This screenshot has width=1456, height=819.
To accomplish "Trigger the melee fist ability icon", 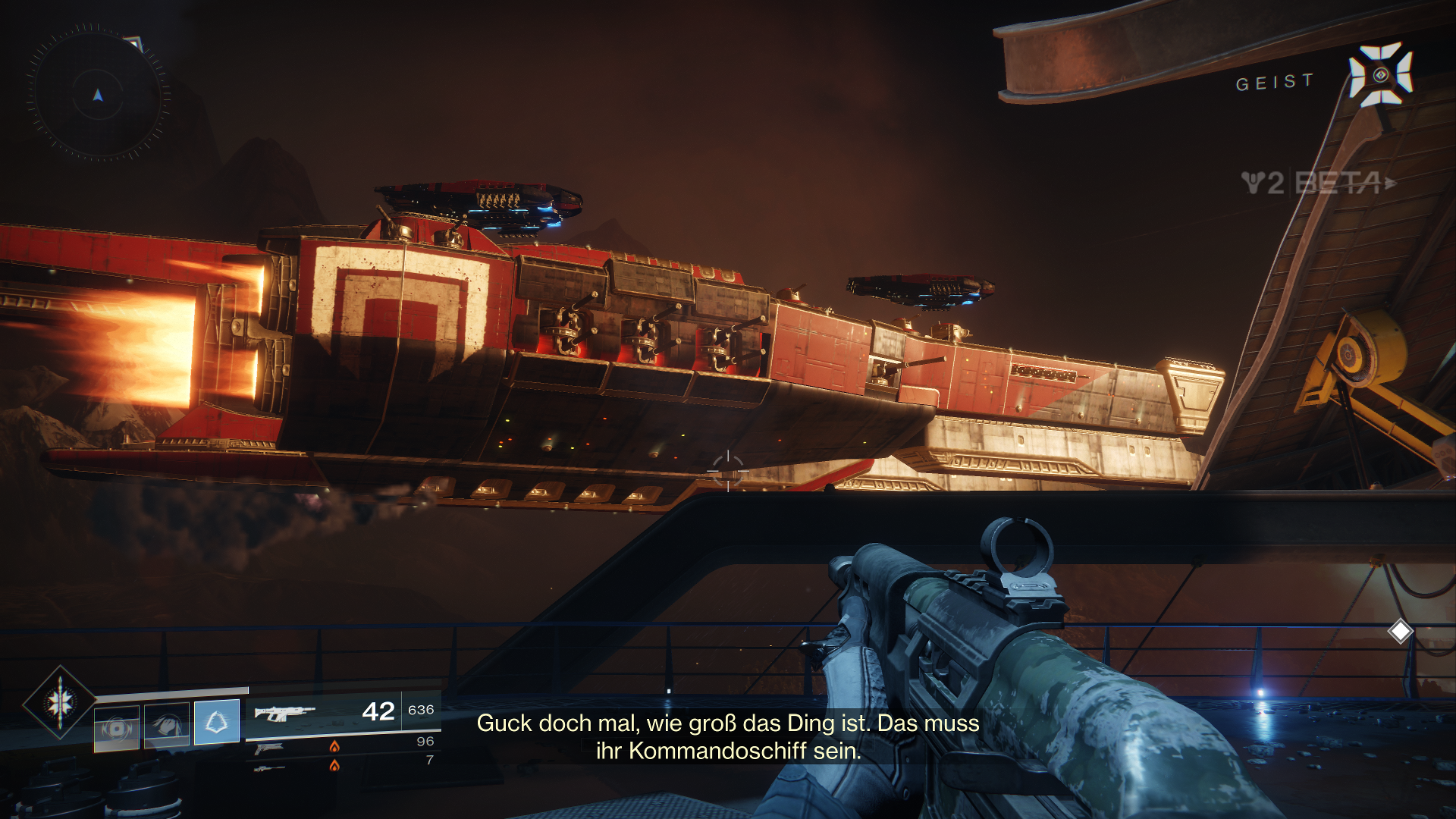I will 167,725.
